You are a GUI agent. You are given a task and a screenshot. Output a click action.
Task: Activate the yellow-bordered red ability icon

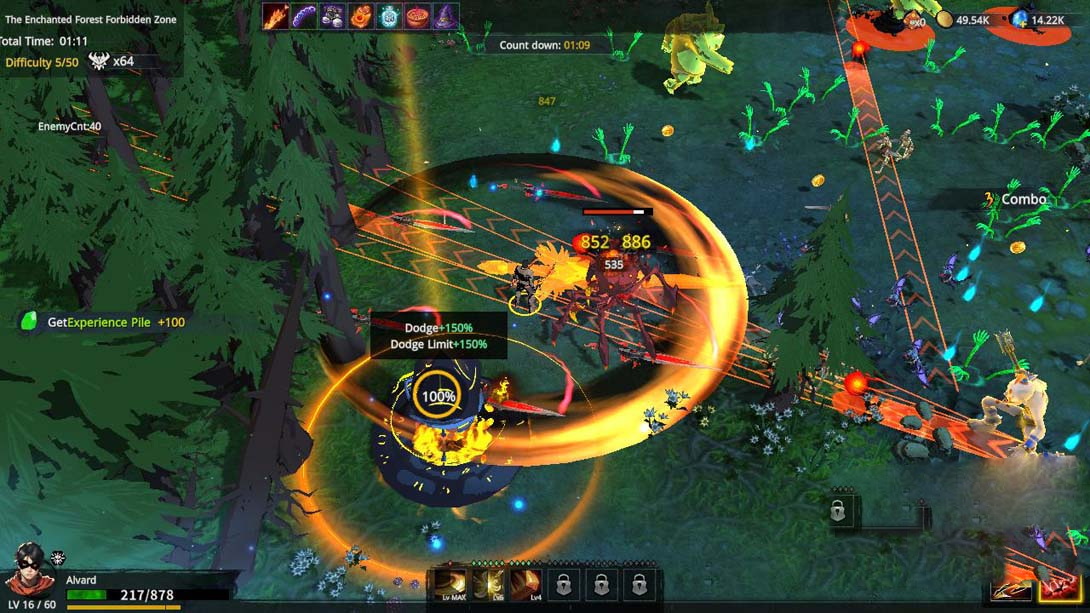pos(1059,588)
